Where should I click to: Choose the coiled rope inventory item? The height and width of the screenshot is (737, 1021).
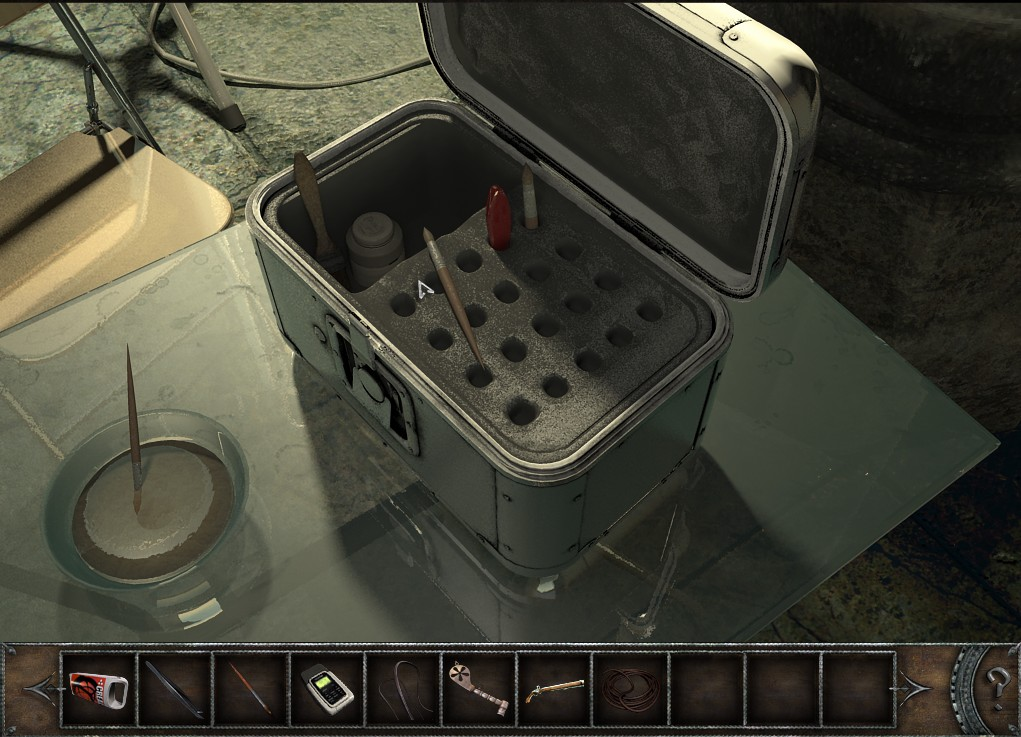[x=629, y=688]
